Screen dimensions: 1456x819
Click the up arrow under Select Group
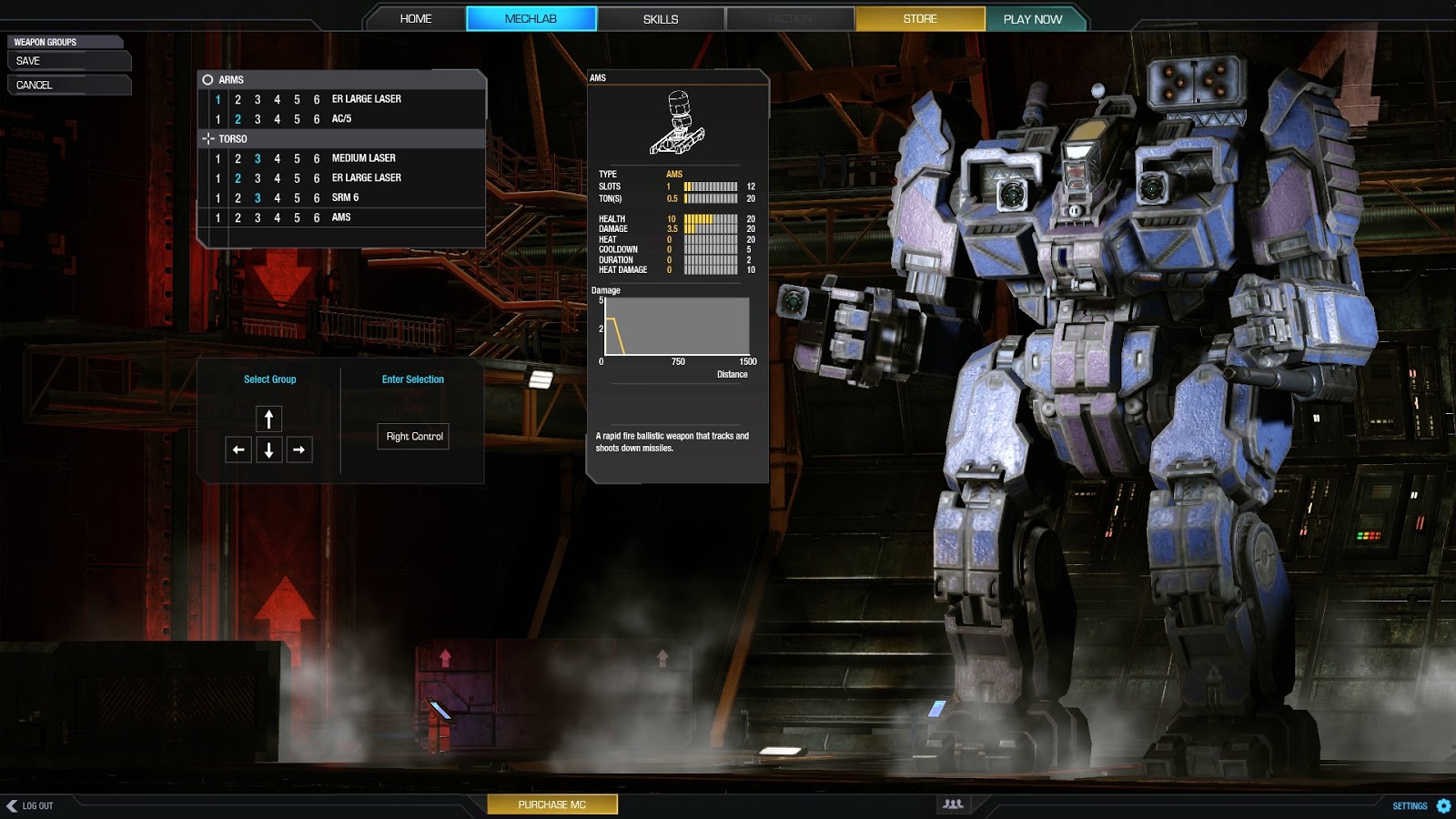coord(268,419)
